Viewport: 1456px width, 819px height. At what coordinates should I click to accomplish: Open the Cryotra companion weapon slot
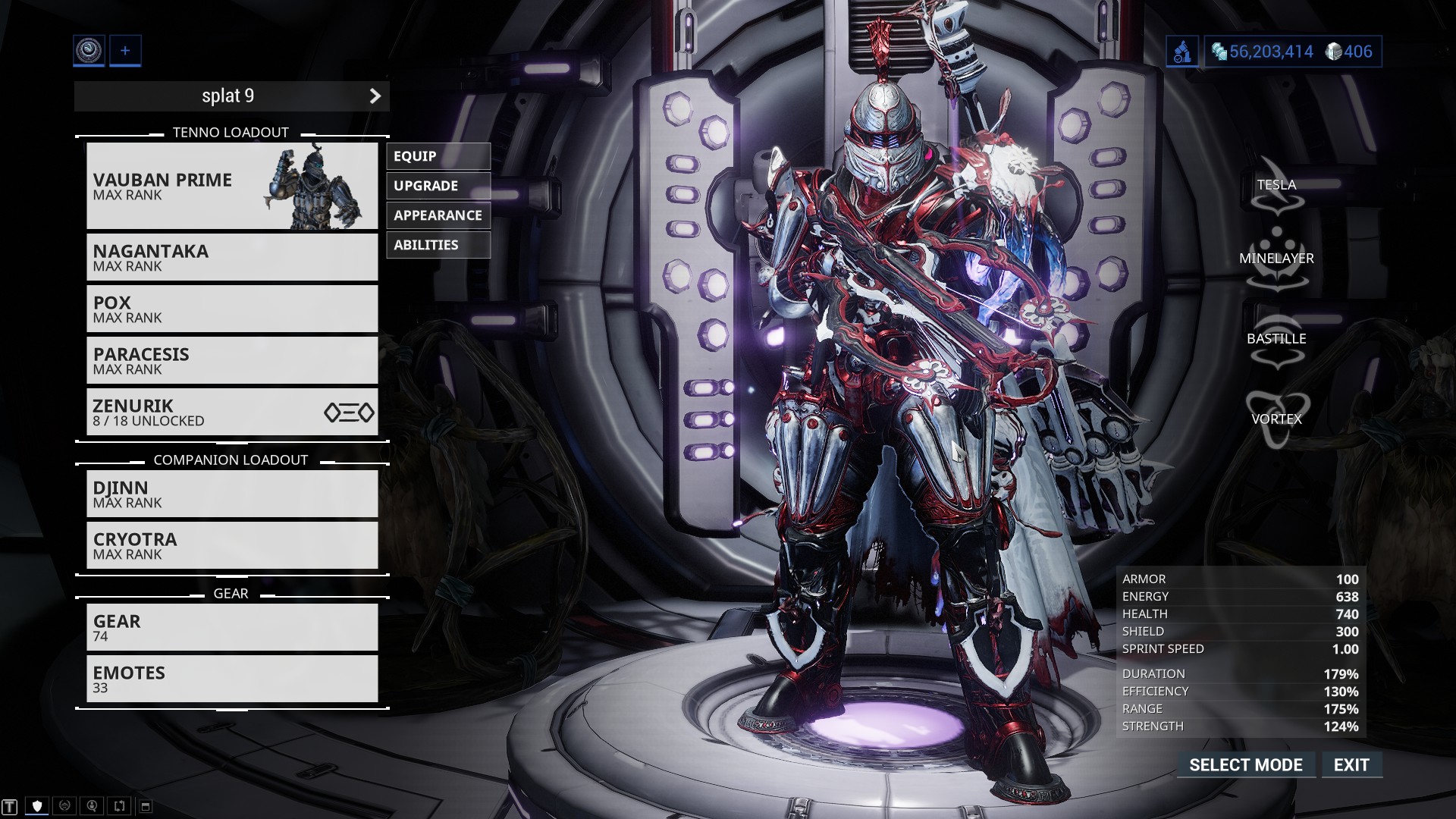pos(231,545)
